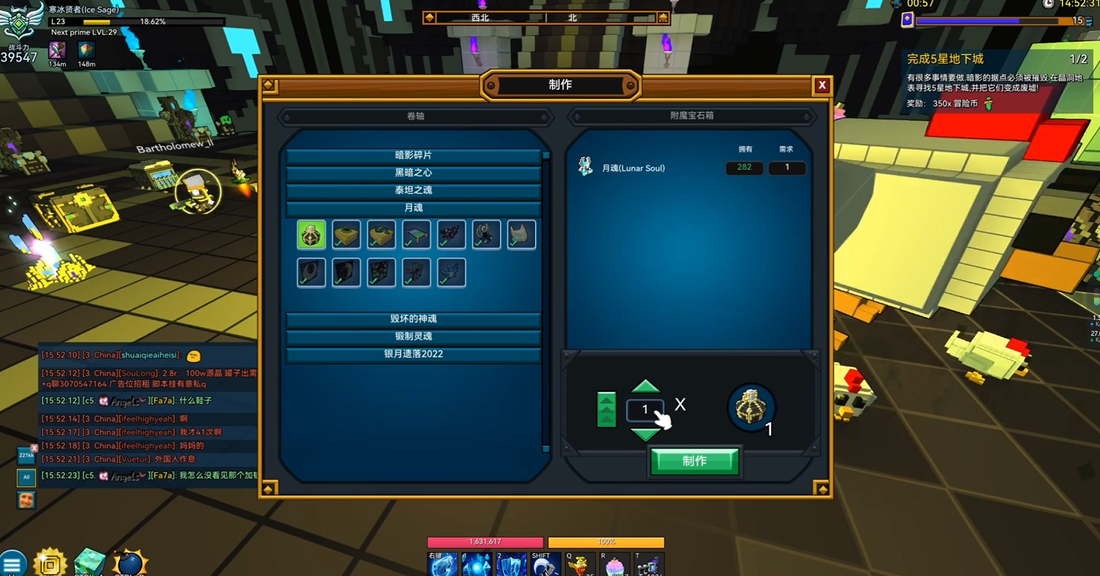Expand the 泰坦之魂 recipe category
Screen dimensions: 1100x576
tap(413, 190)
